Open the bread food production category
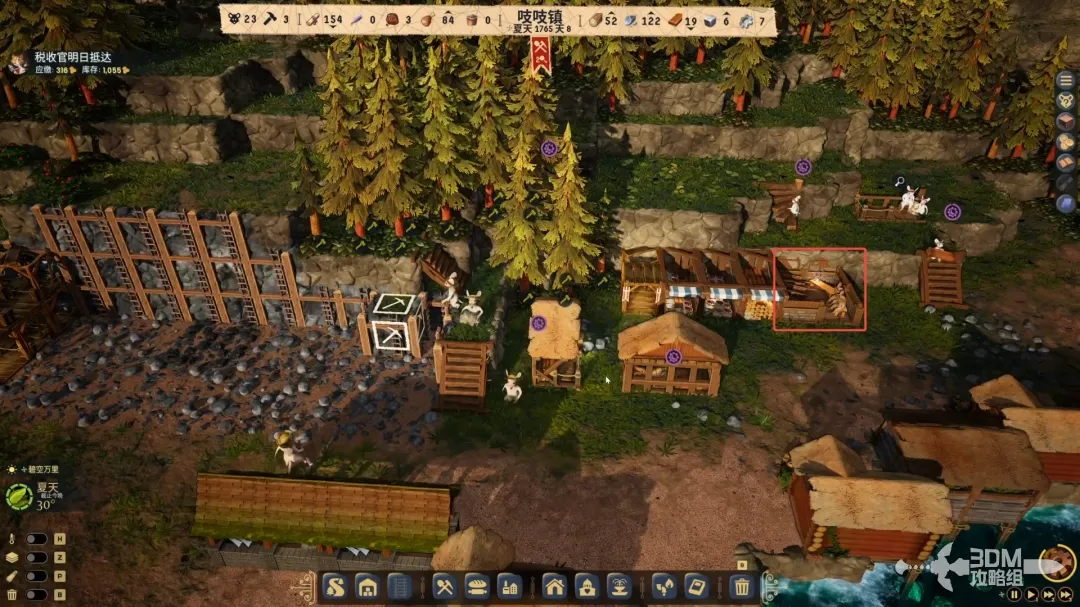Image resolution: width=1080 pixels, height=607 pixels. [477, 587]
